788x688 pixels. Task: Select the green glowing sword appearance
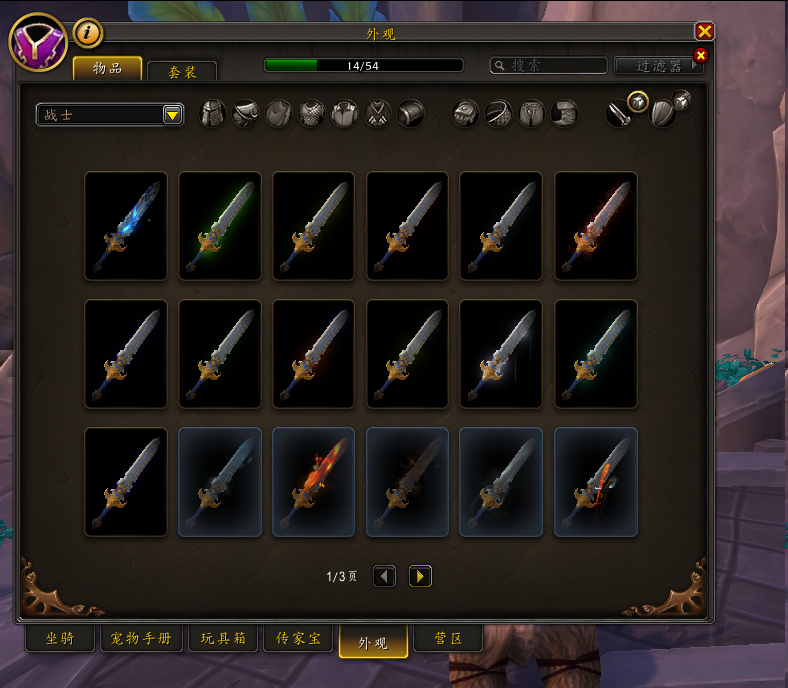pos(220,226)
